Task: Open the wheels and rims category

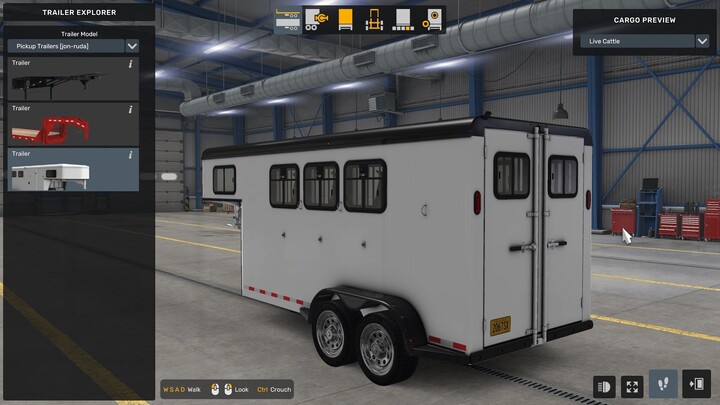Action: click(x=432, y=20)
